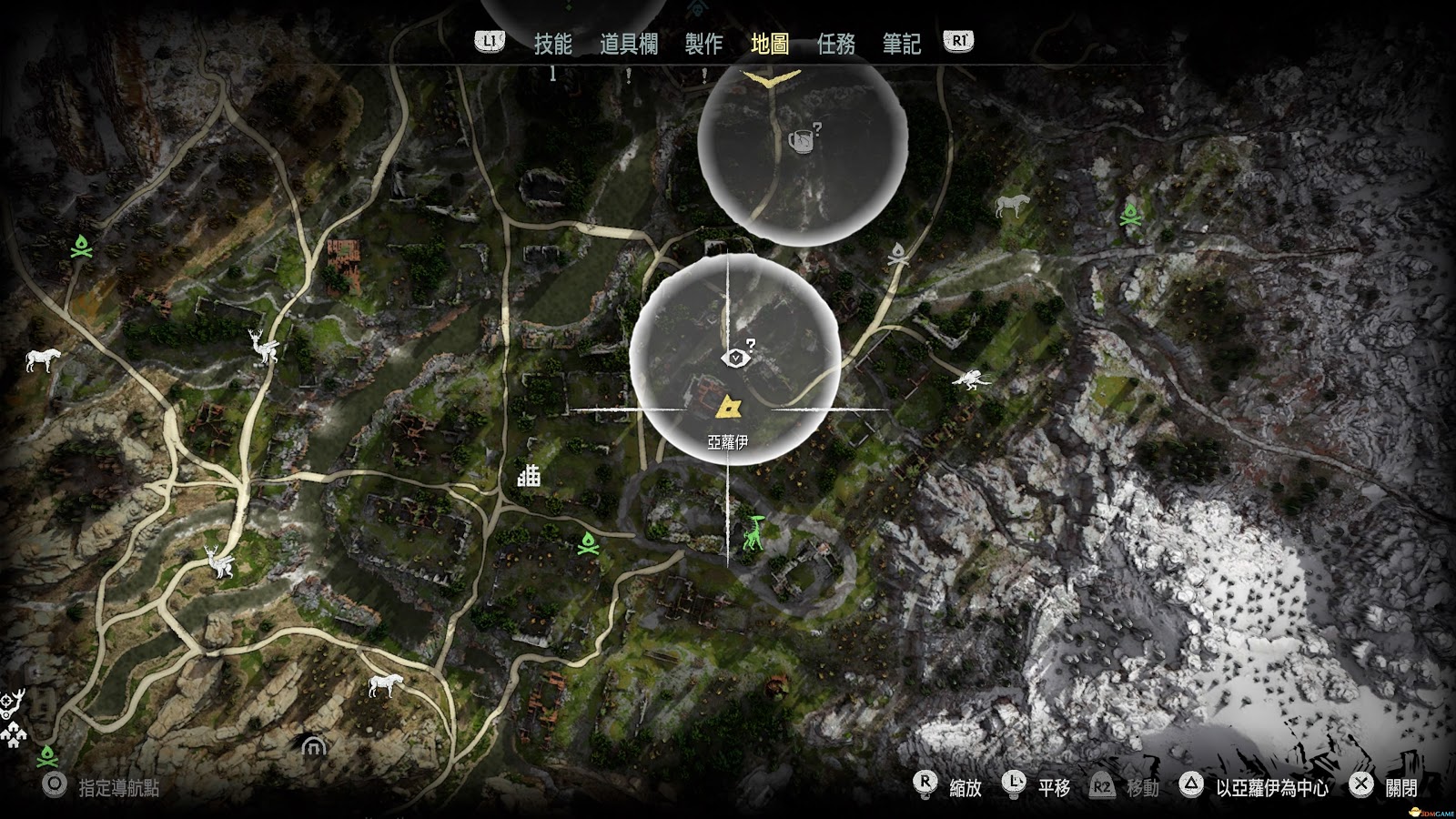Click the eye-shaped vantage point marker
Image resolution: width=1456 pixels, height=819 pixels.
pos(733,358)
